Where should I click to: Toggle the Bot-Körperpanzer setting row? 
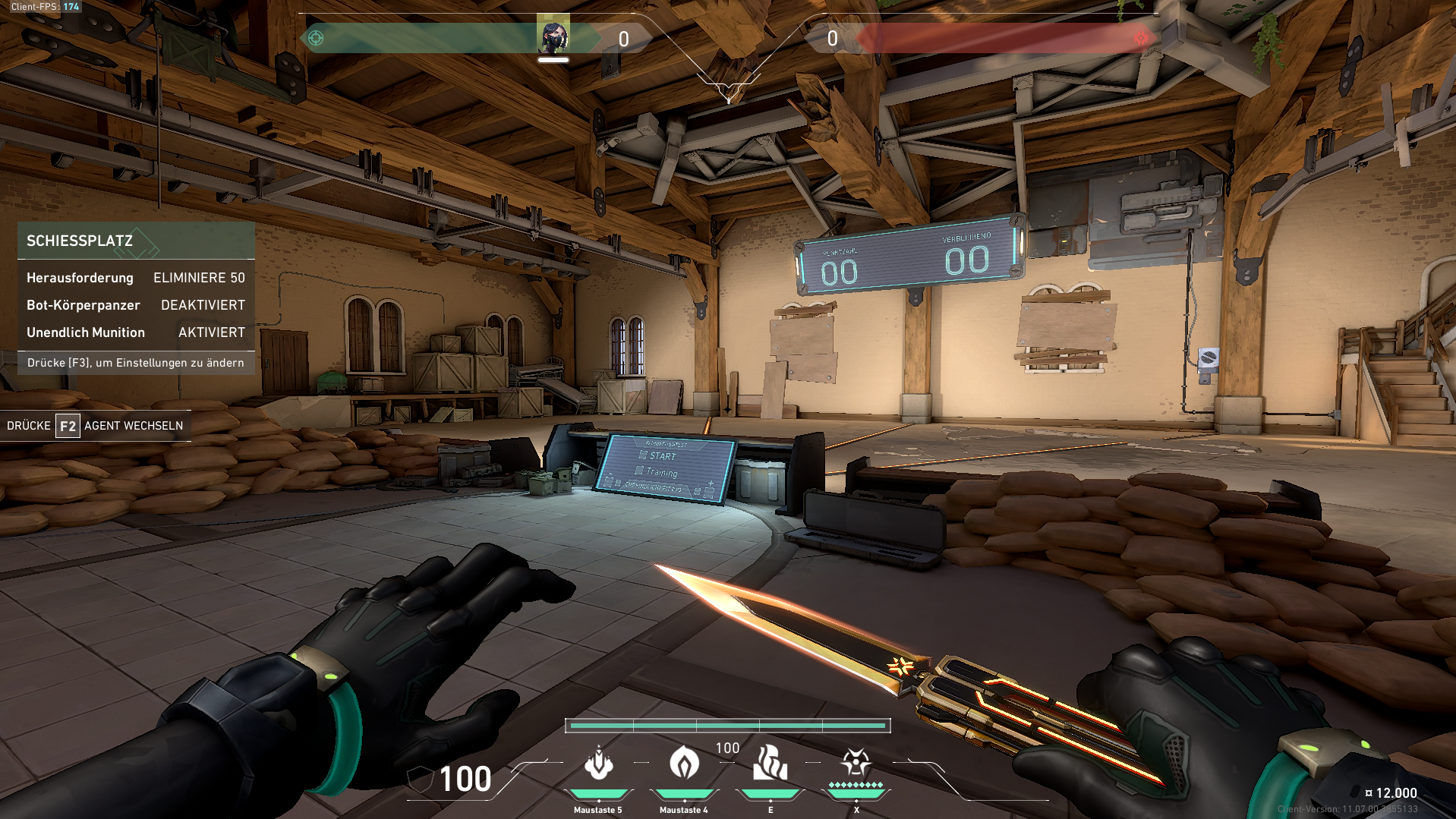pos(136,305)
